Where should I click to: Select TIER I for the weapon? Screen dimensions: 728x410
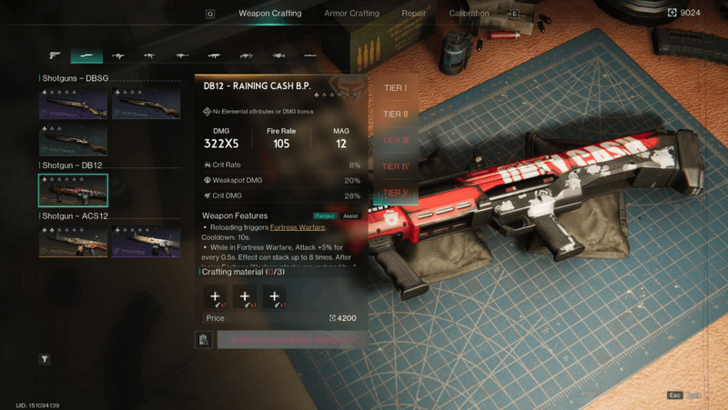pos(395,88)
